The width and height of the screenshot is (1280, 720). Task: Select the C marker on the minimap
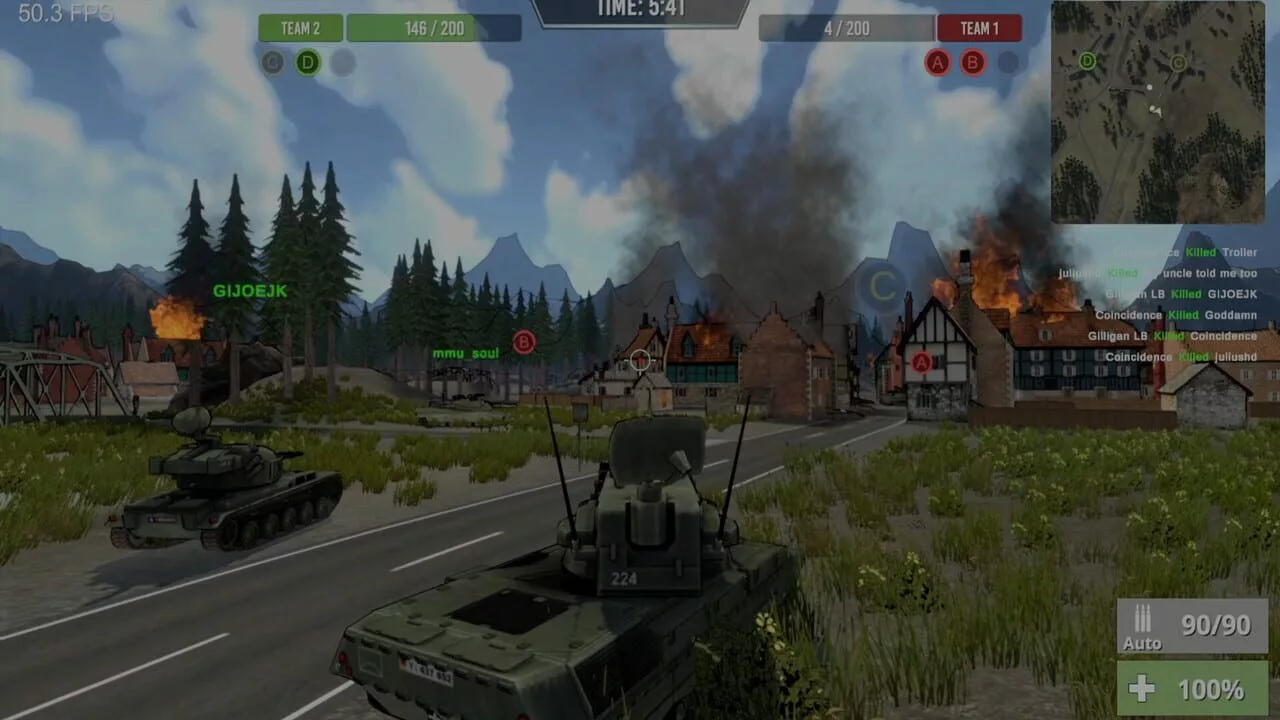[x=1178, y=64]
